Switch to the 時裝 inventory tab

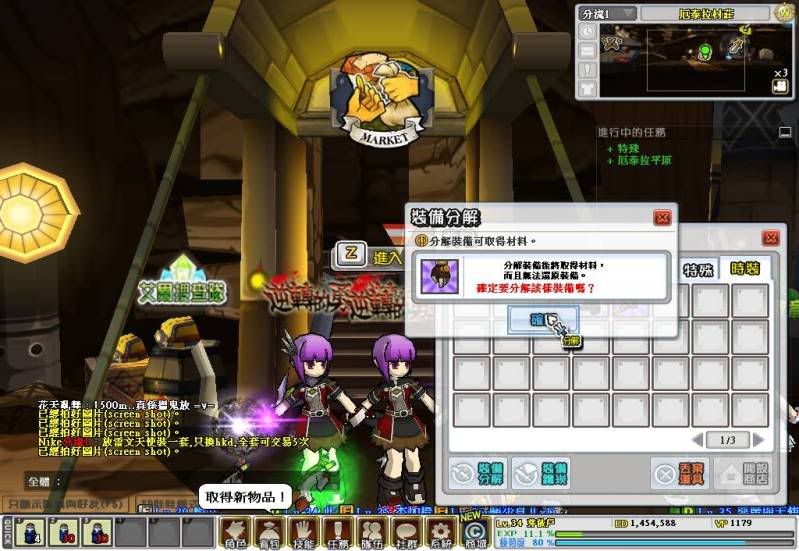[745, 269]
